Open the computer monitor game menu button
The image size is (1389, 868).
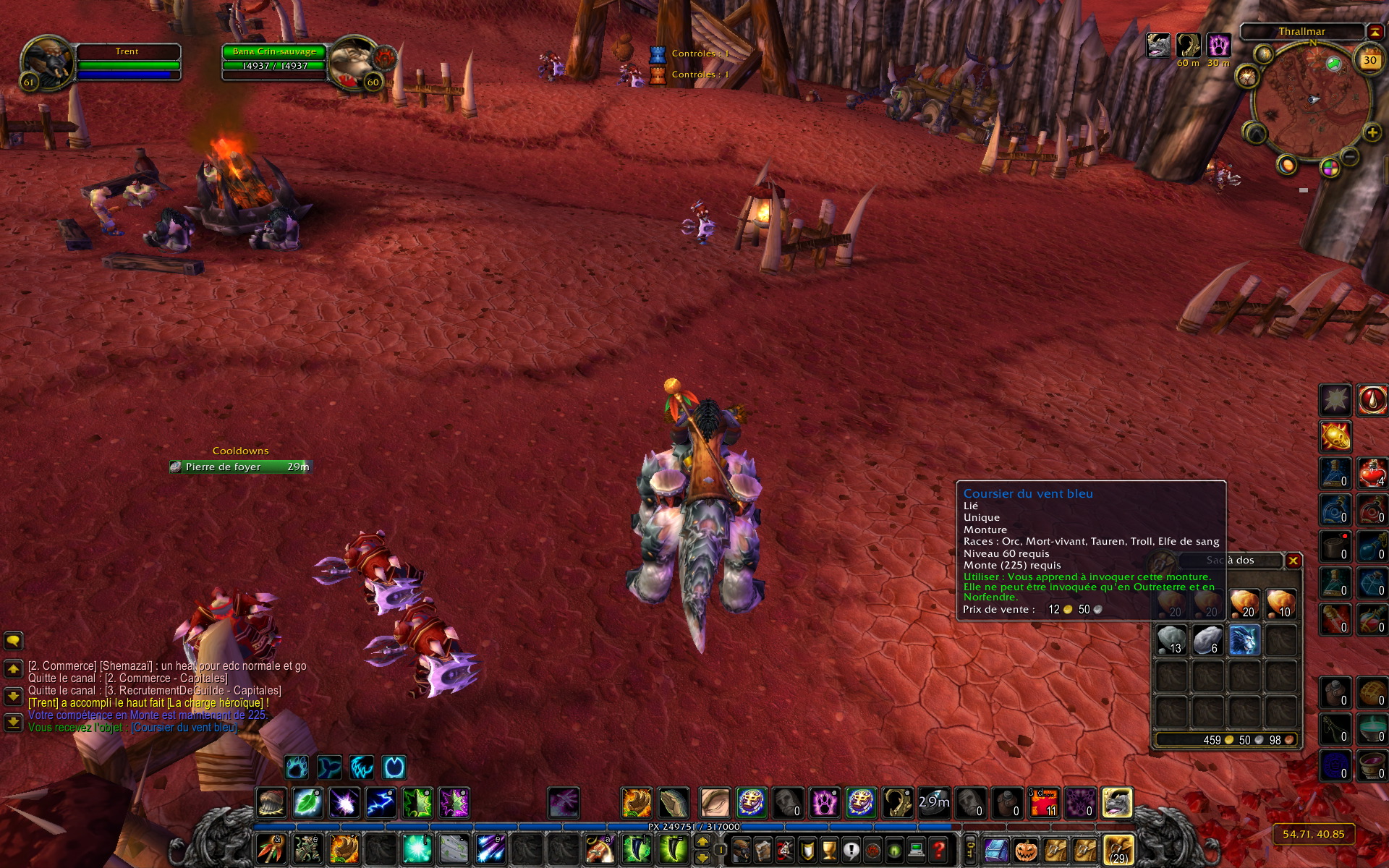pyautogui.click(x=917, y=849)
